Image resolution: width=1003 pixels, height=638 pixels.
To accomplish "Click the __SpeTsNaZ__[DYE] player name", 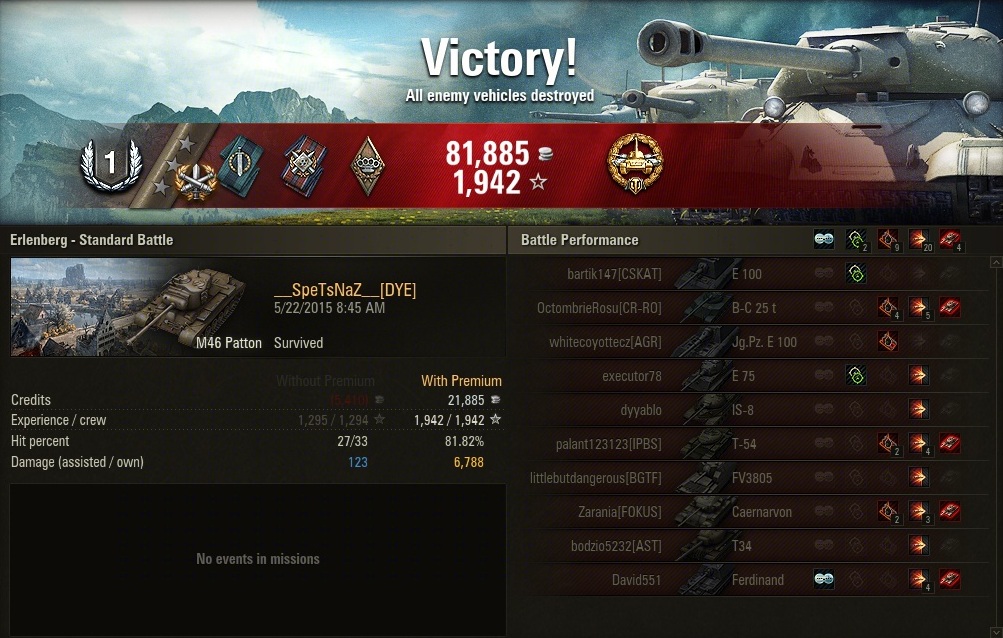I will (345, 290).
